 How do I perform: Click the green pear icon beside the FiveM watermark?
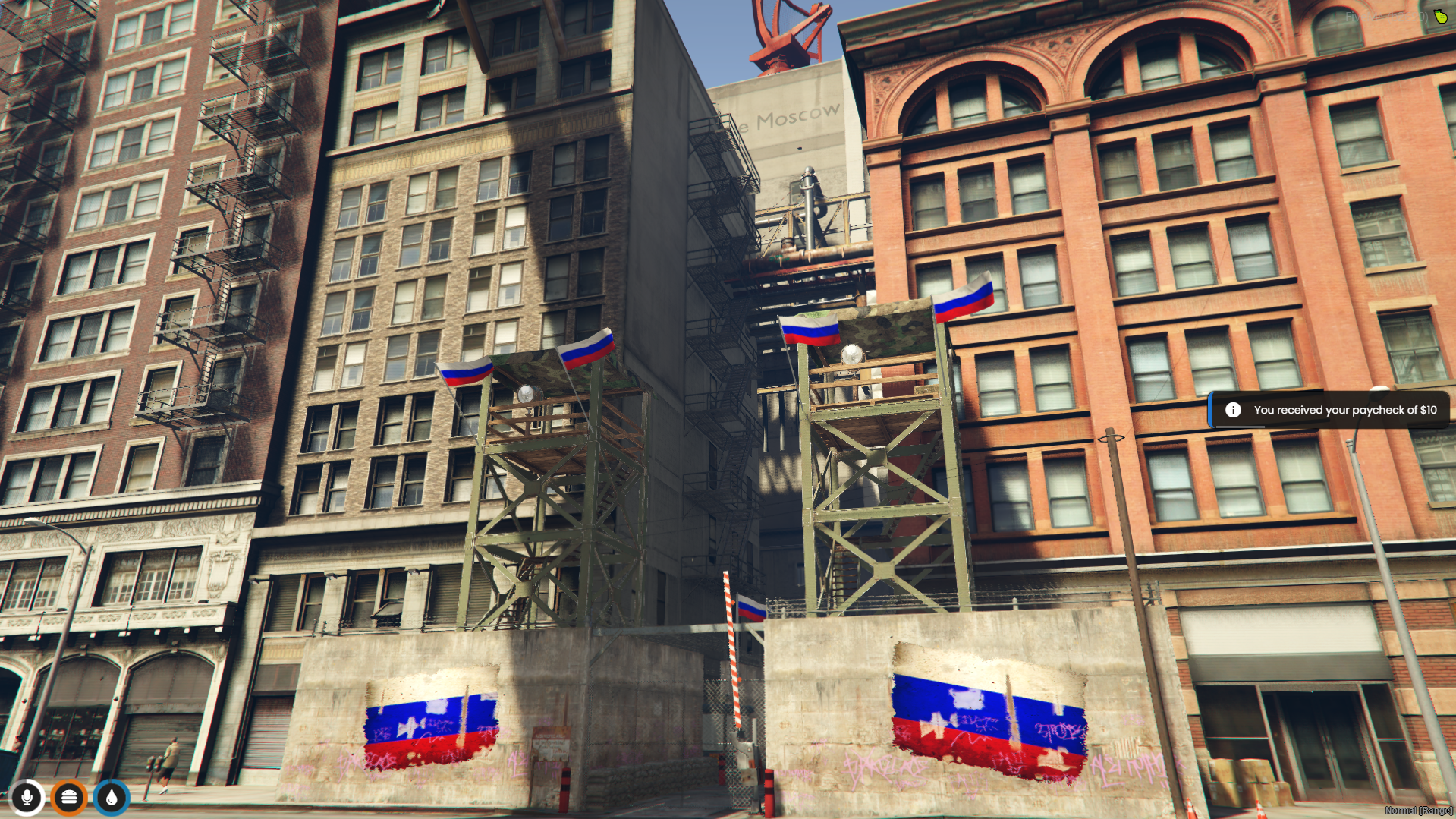click(x=1439, y=16)
